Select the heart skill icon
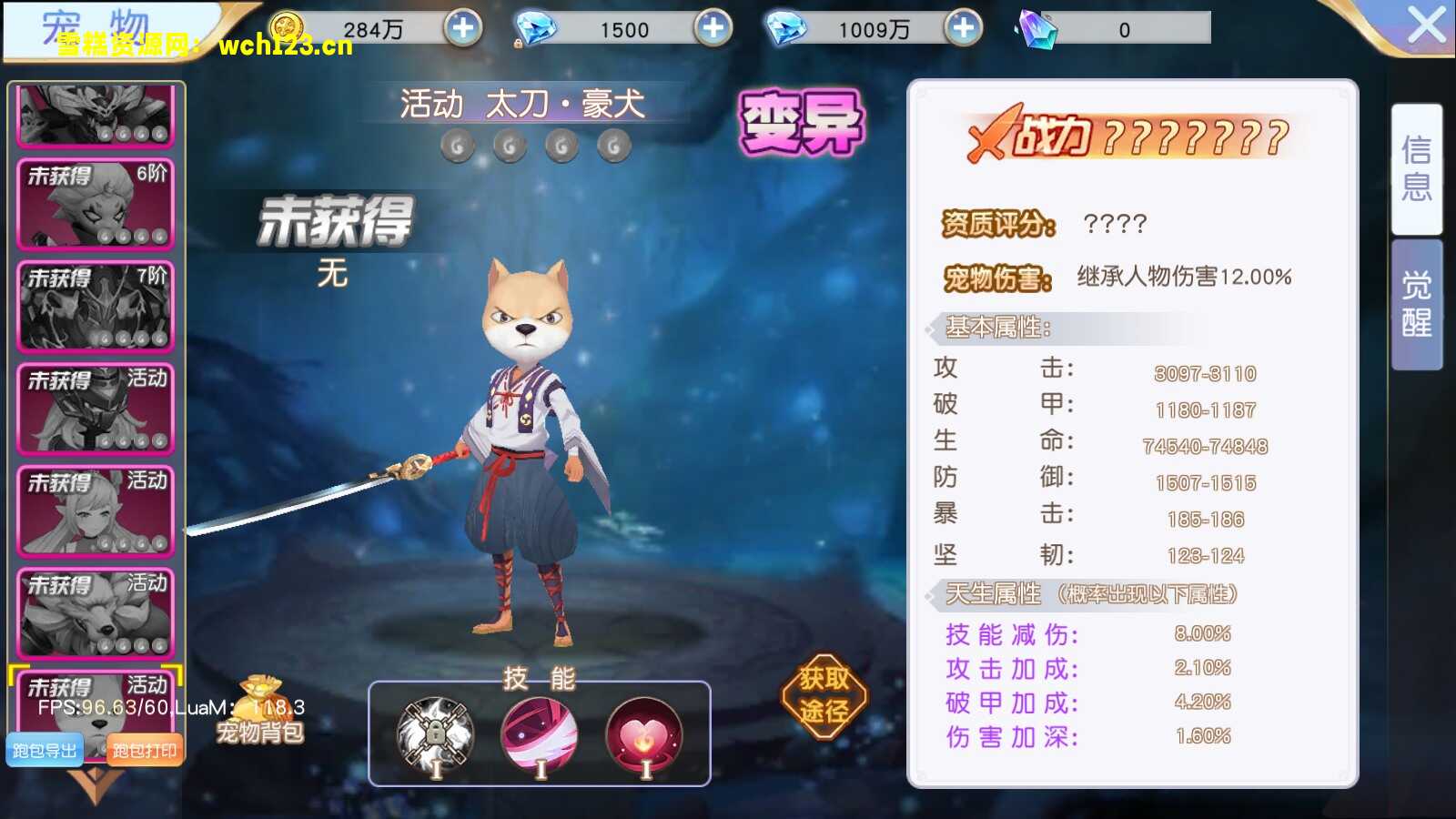The image size is (1456, 819). (646, 733)
